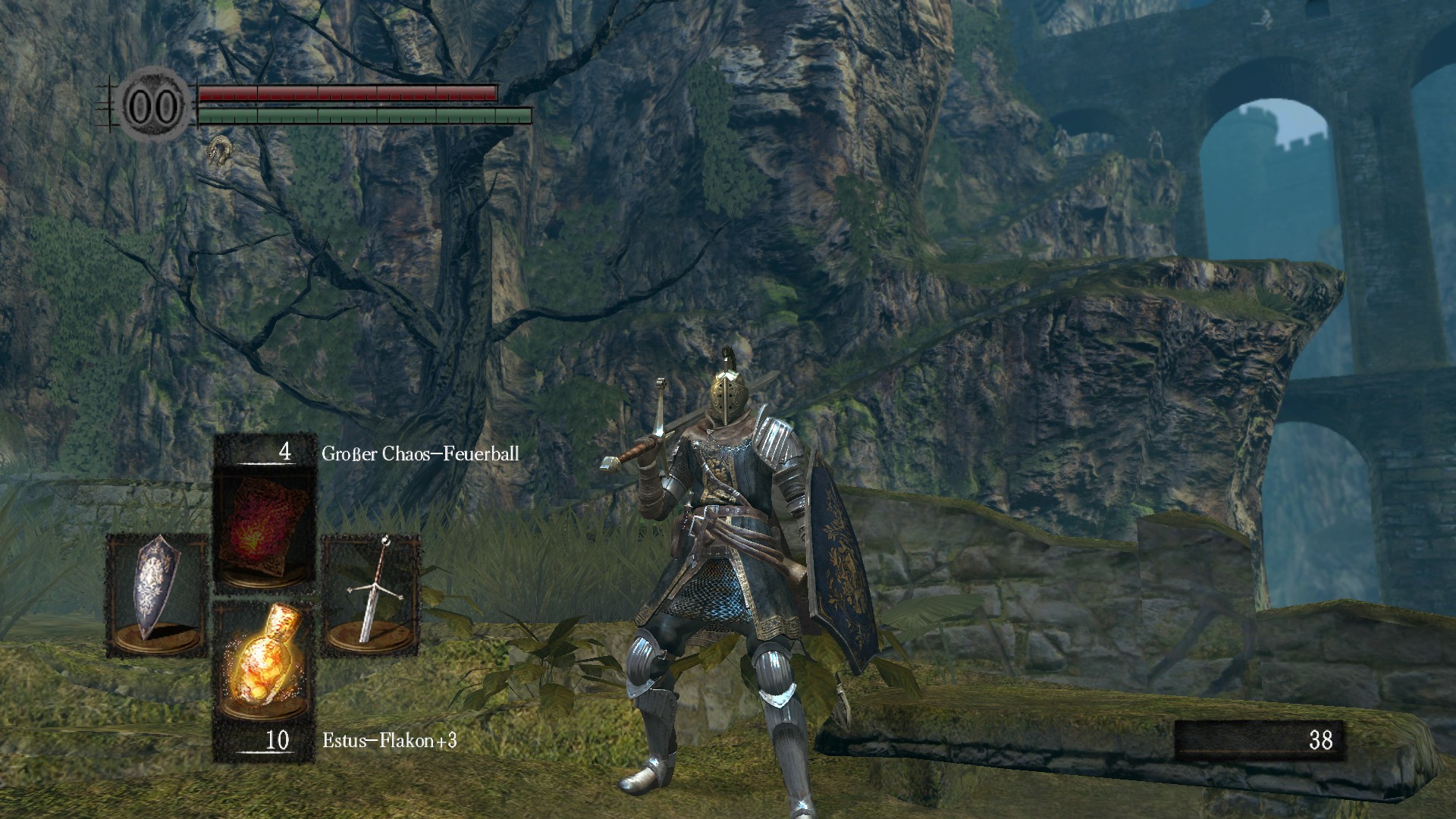This screenshot has height=819, width=1456.
Task: Click the left-hand shield equipment slot
Action: (x=156, y=593)
